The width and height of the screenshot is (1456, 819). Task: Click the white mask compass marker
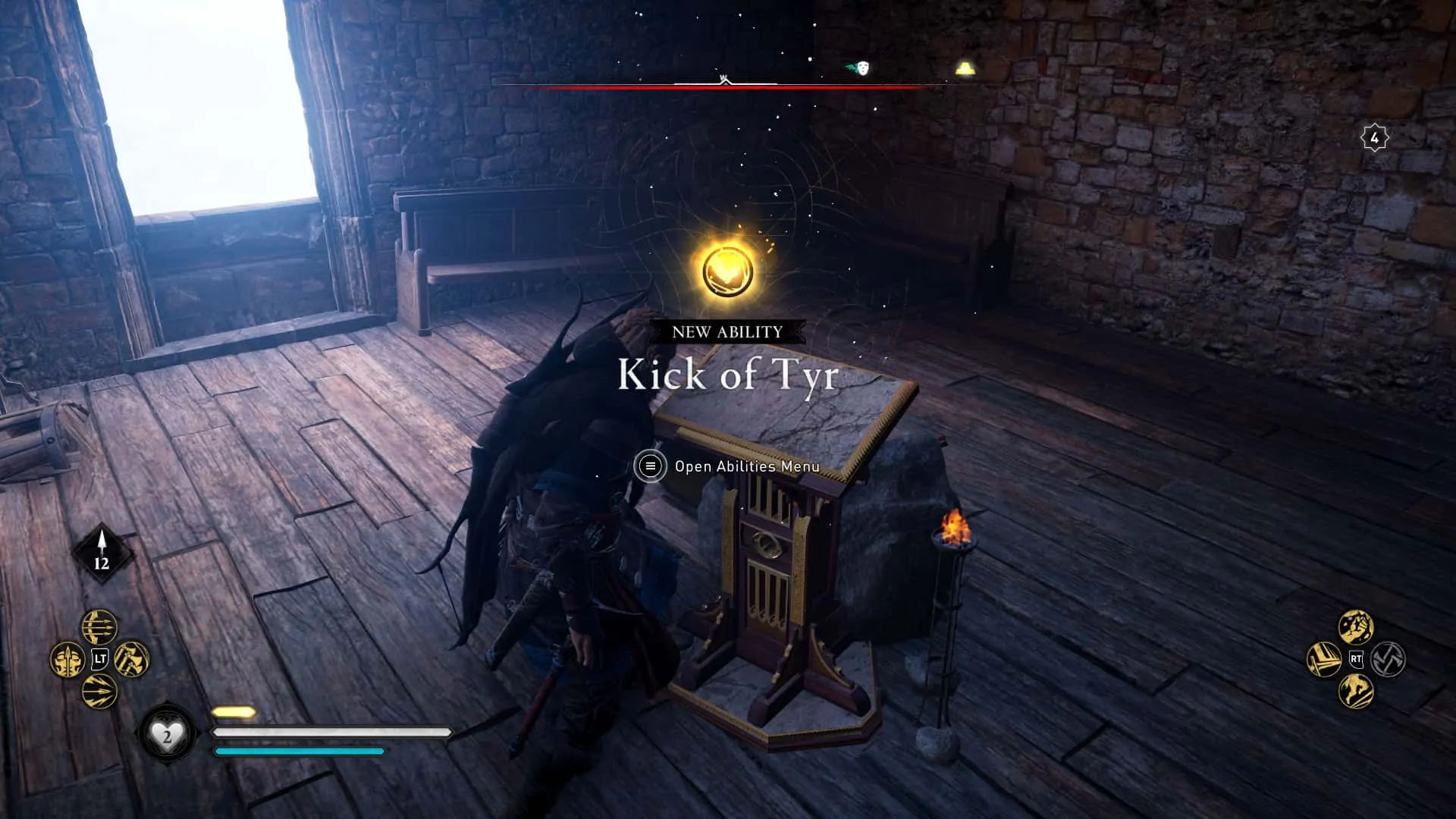click(x=861, y=68)
